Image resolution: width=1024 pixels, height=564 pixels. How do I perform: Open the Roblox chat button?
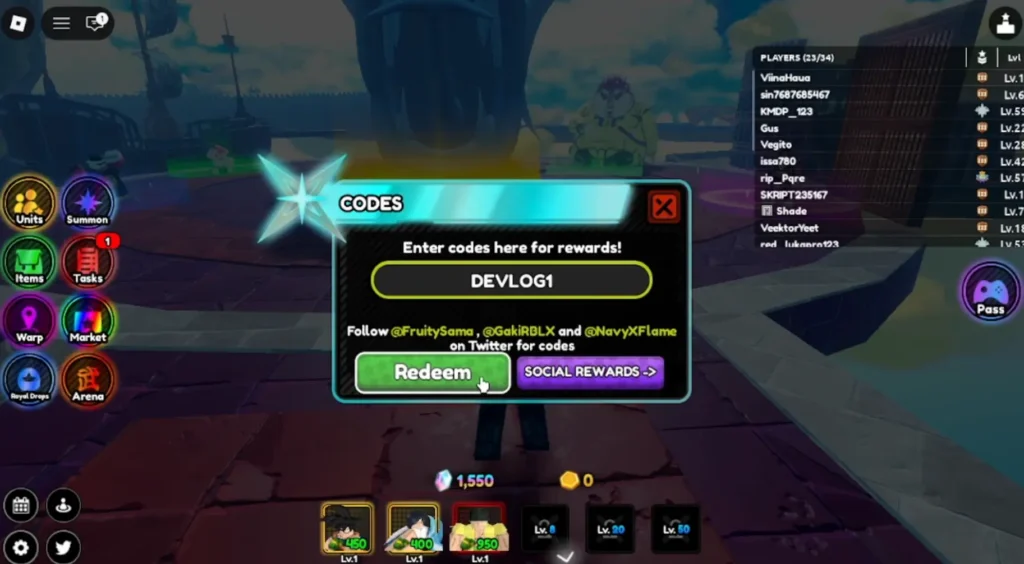96,23
